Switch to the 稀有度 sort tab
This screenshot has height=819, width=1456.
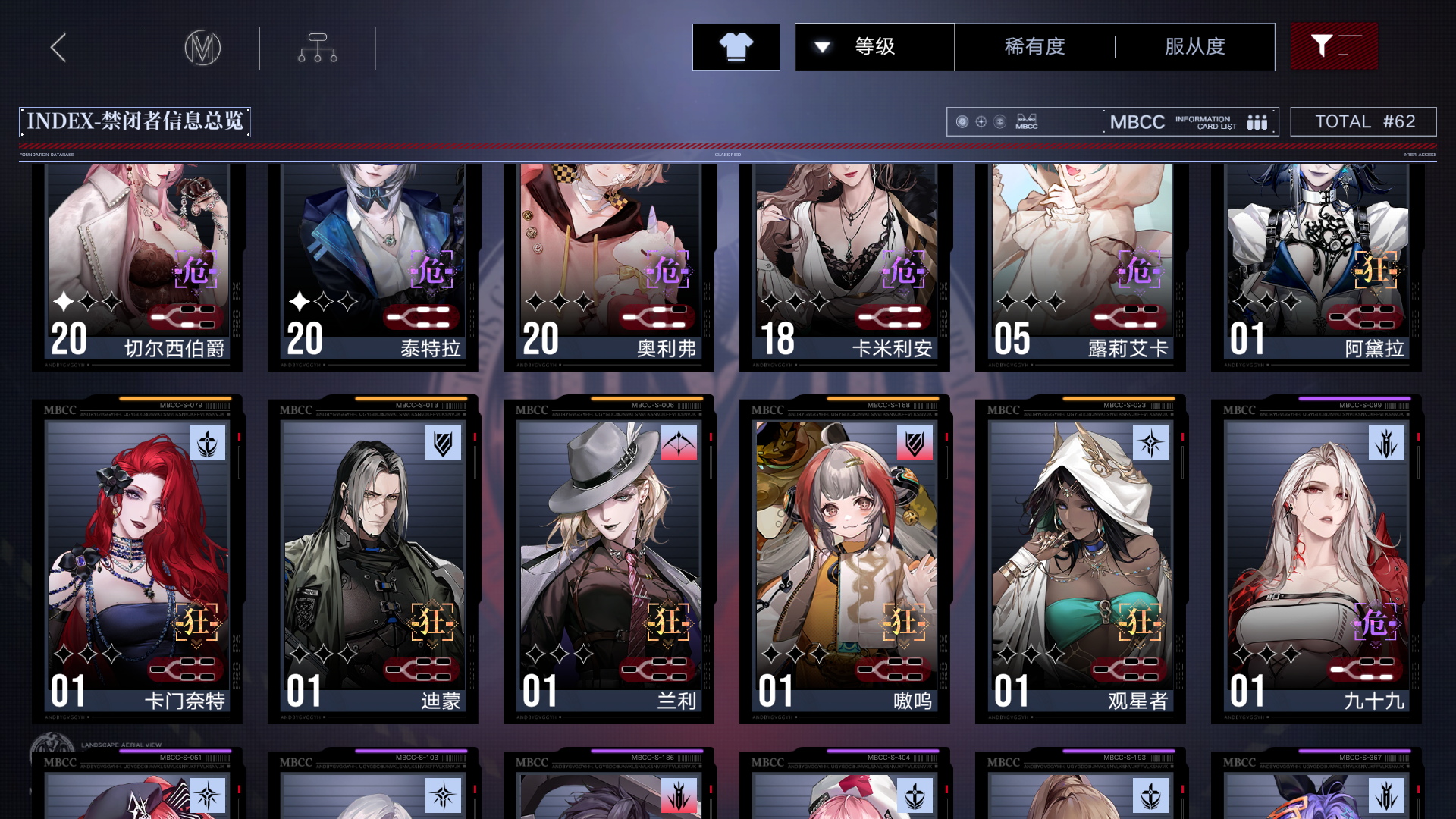(1034, 46)
